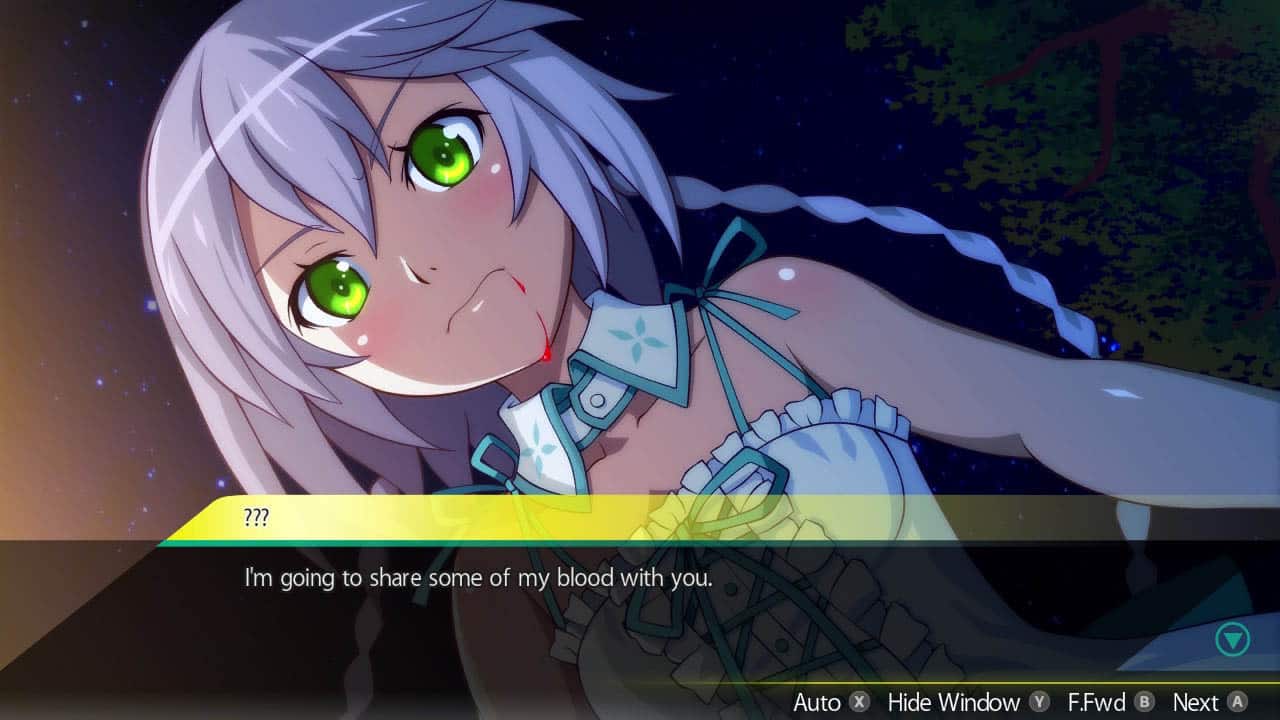Activate F.Fwd fast forward
The image size is (1280, 720).
(1110, 702)
